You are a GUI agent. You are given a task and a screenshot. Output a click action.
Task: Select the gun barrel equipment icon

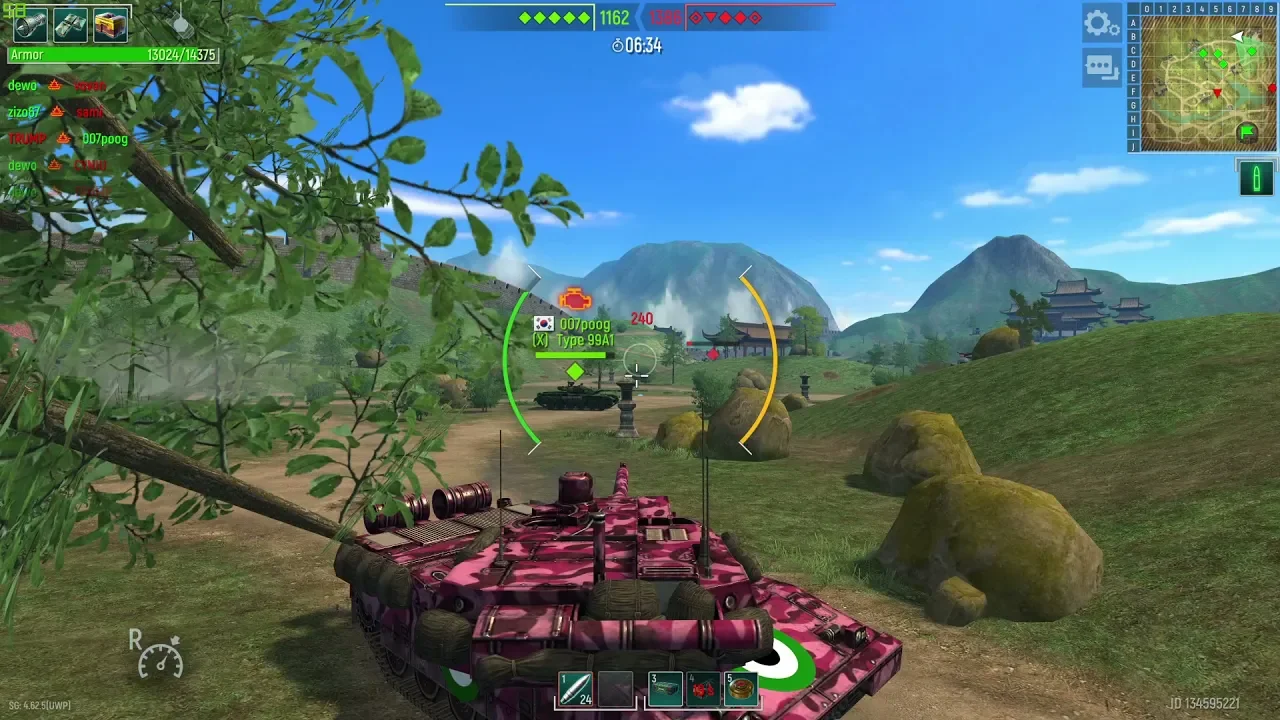(30, 25)
